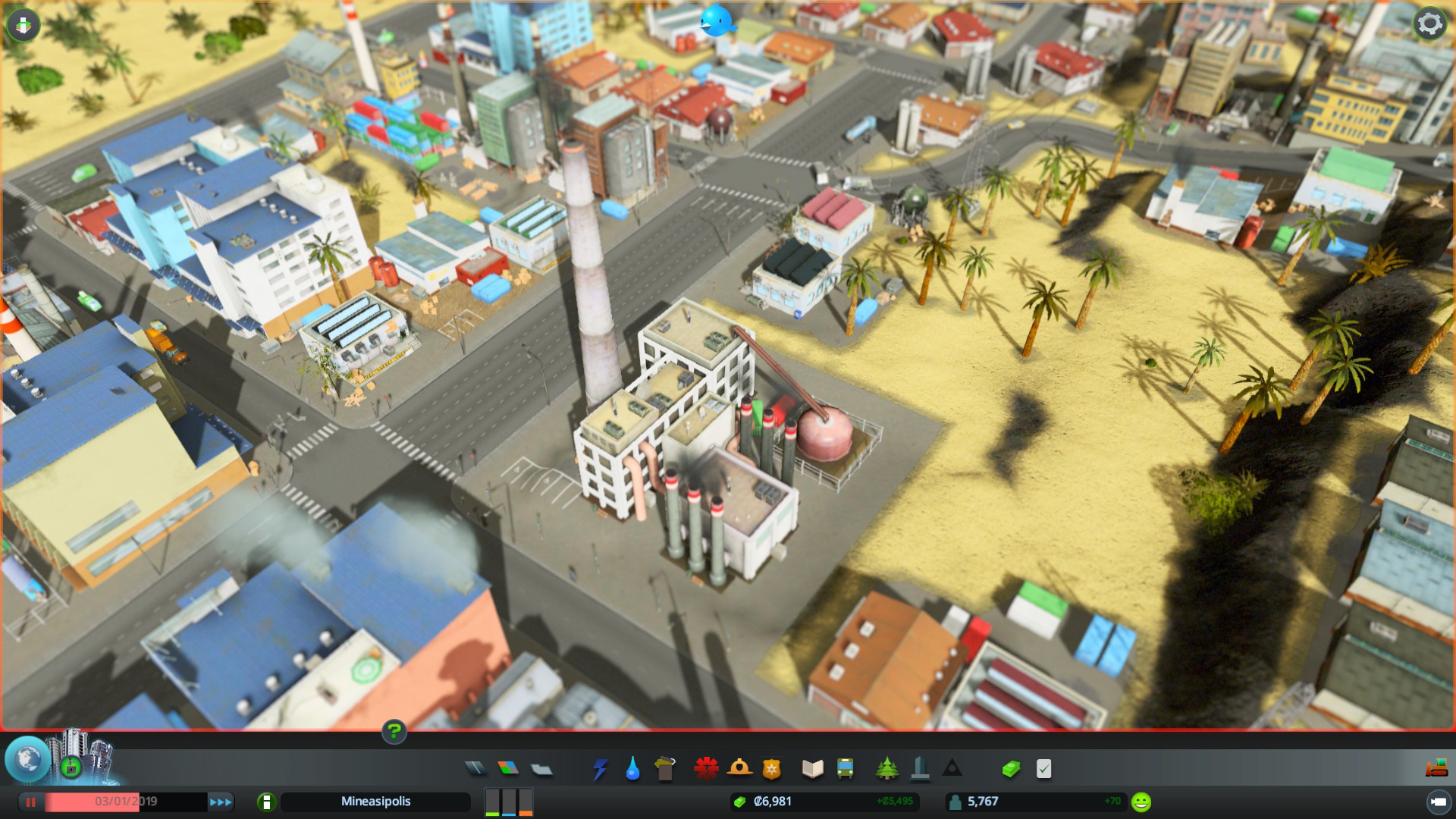Open the Districts tool
Screen dimensions: 1456x819
(541, 770)
